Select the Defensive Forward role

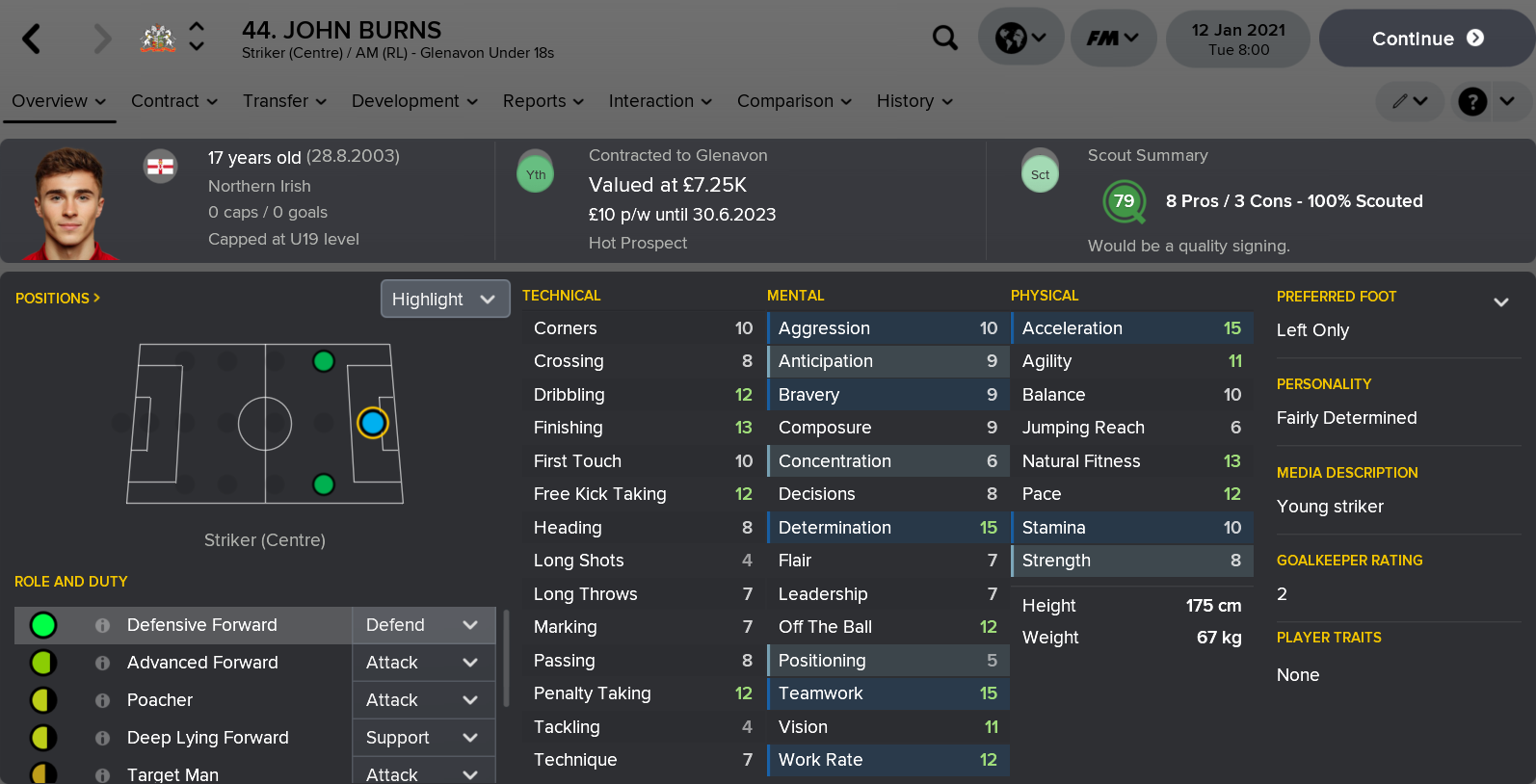[202, 625]
